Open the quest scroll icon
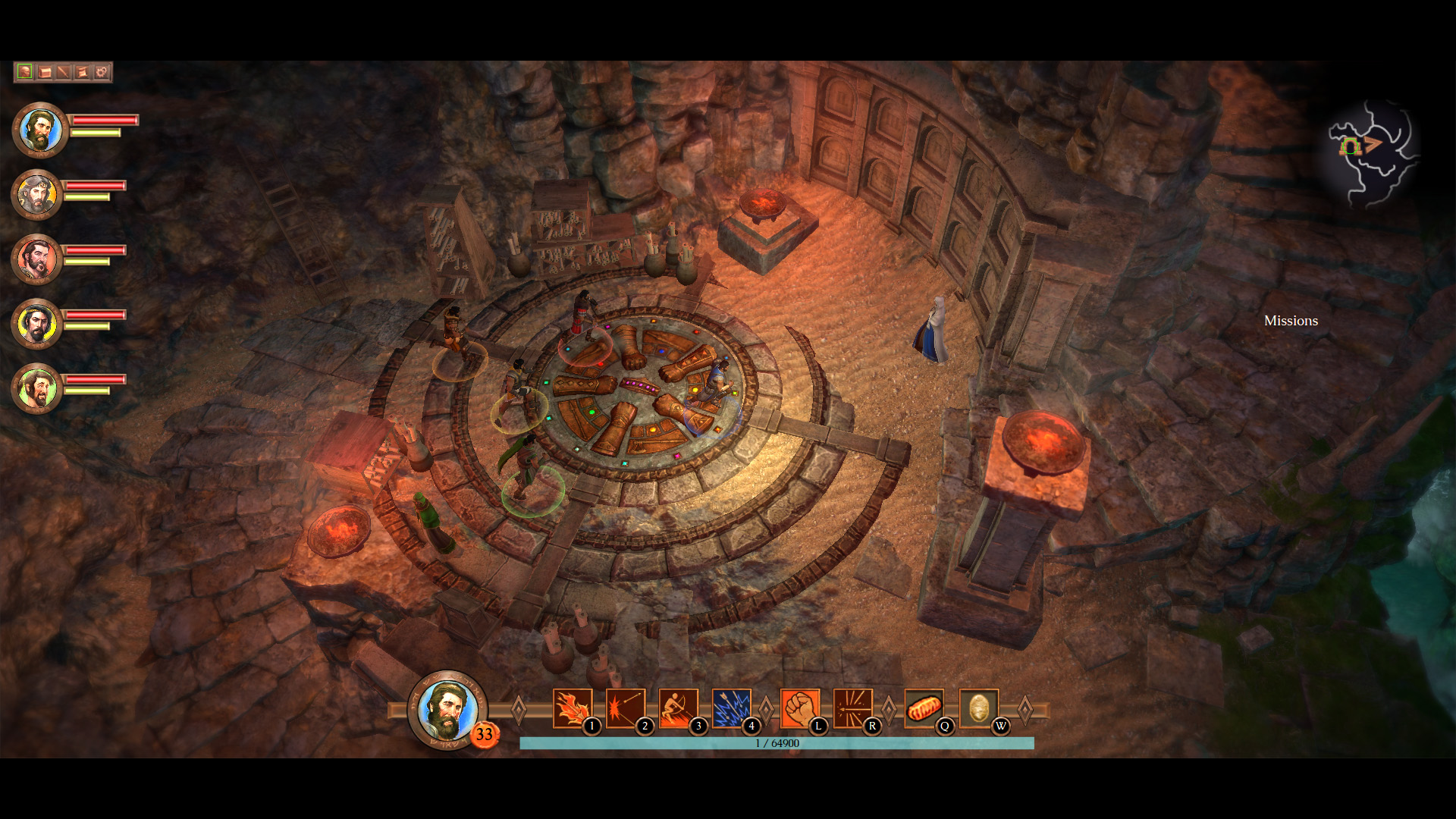Image resolution: width=1456 pixels, height=819 pixels. 81,72
